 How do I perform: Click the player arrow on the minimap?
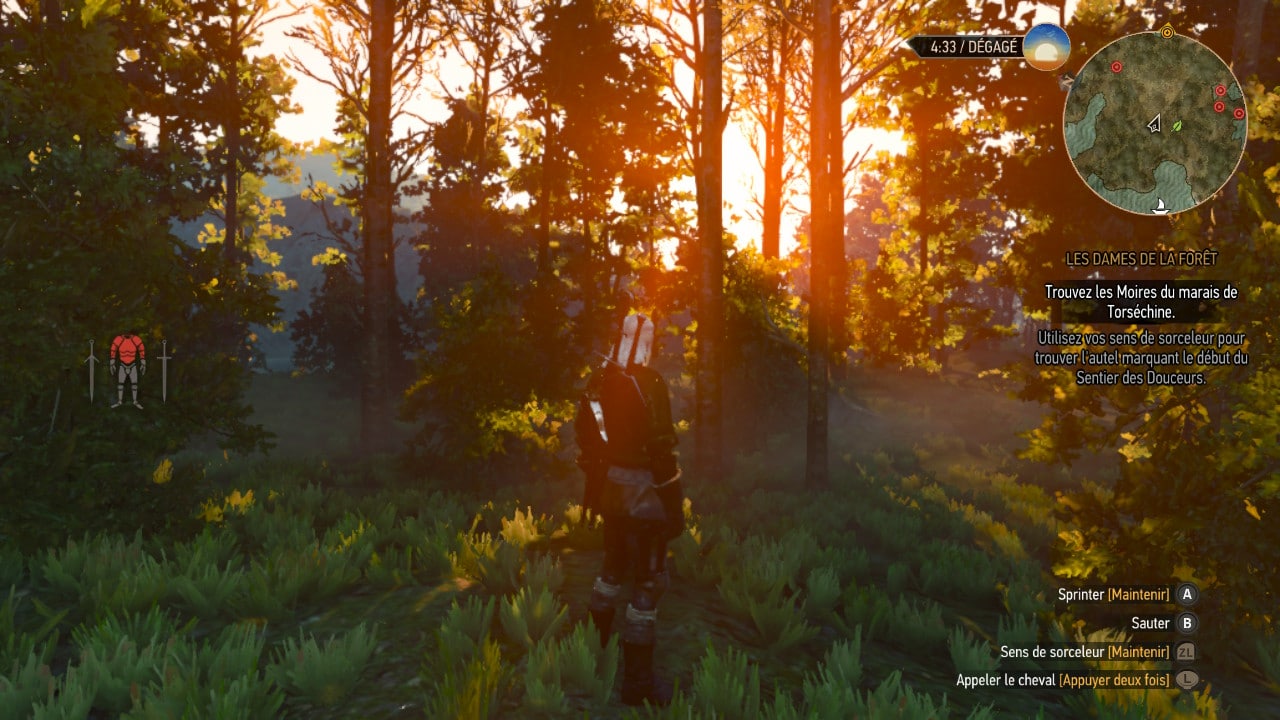[x=1154, y=124]
